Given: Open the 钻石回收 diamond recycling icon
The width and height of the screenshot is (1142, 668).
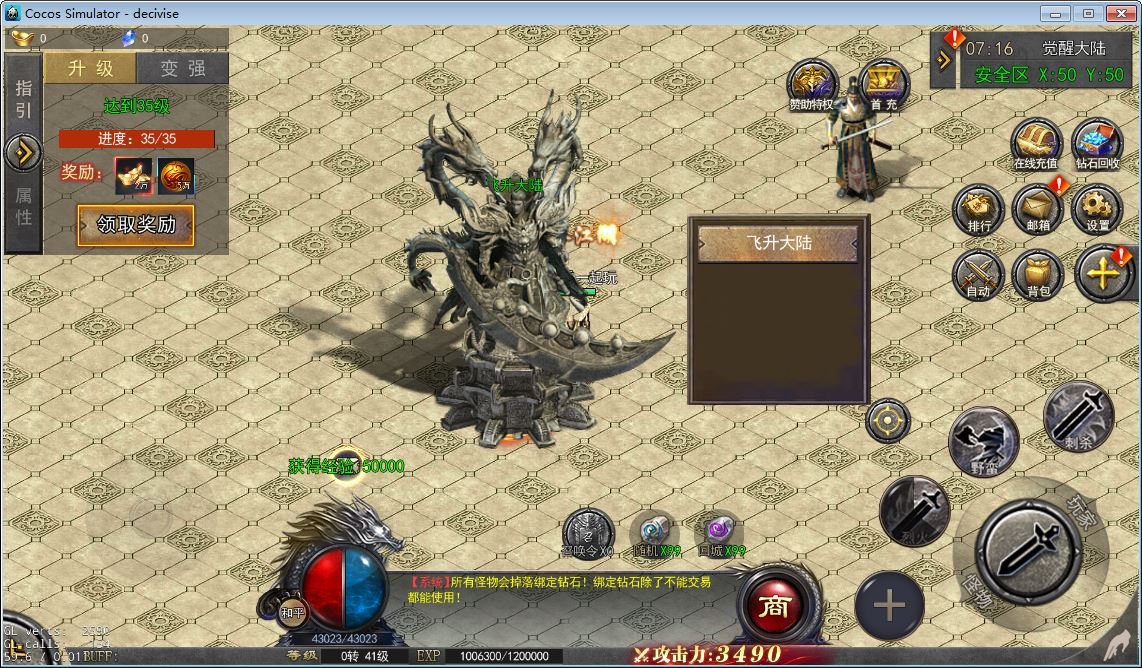Looking at the screenshot, I should click(1097, 142).
